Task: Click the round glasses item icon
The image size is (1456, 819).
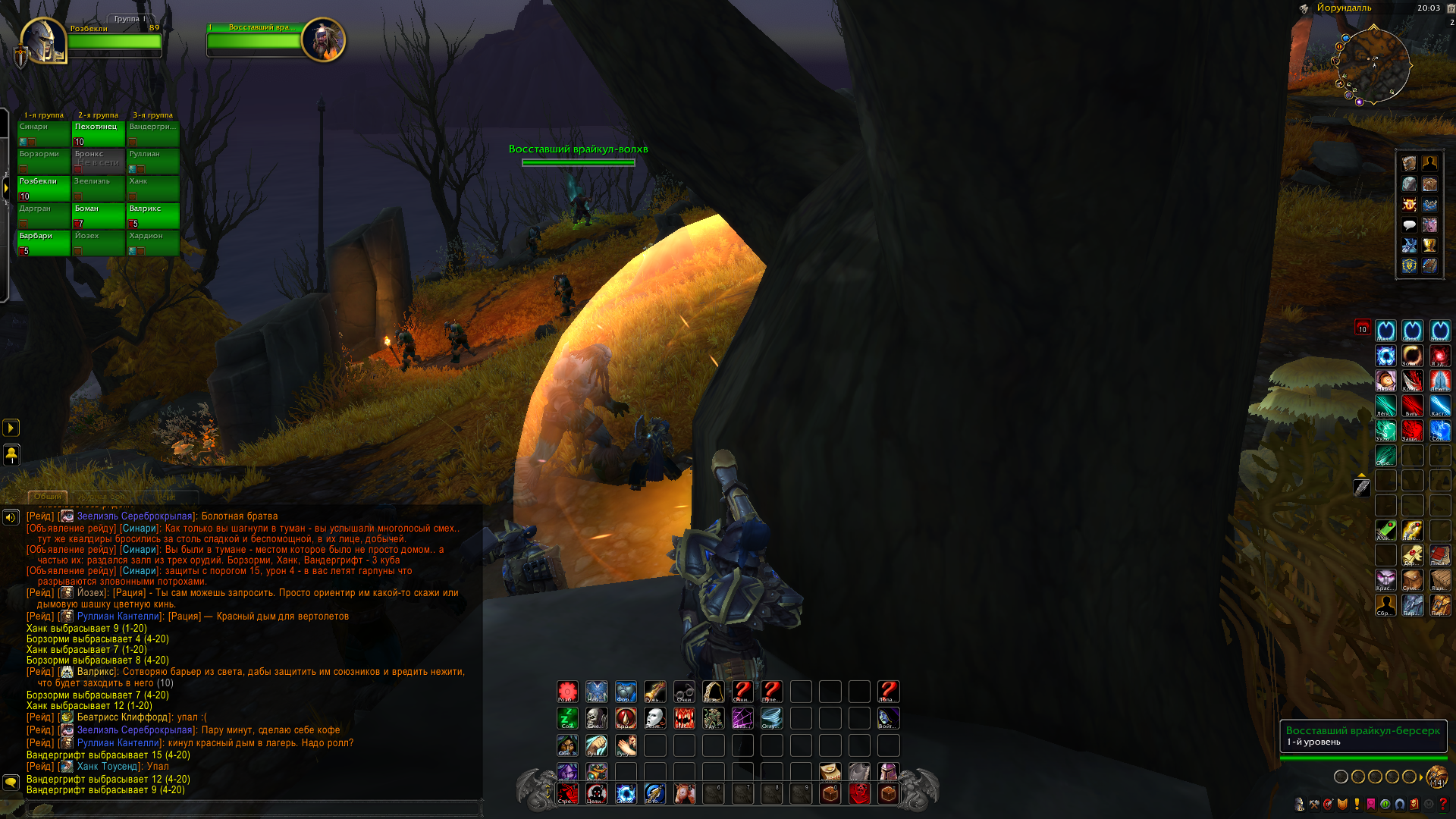Action: (x=684, y=692)
